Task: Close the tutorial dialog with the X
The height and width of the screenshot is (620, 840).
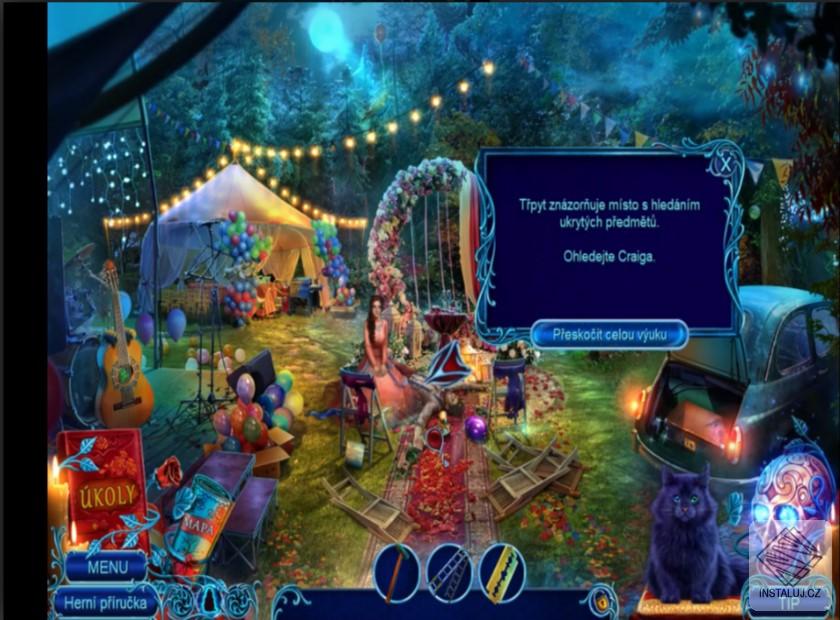Action: [x=725, y=158]
